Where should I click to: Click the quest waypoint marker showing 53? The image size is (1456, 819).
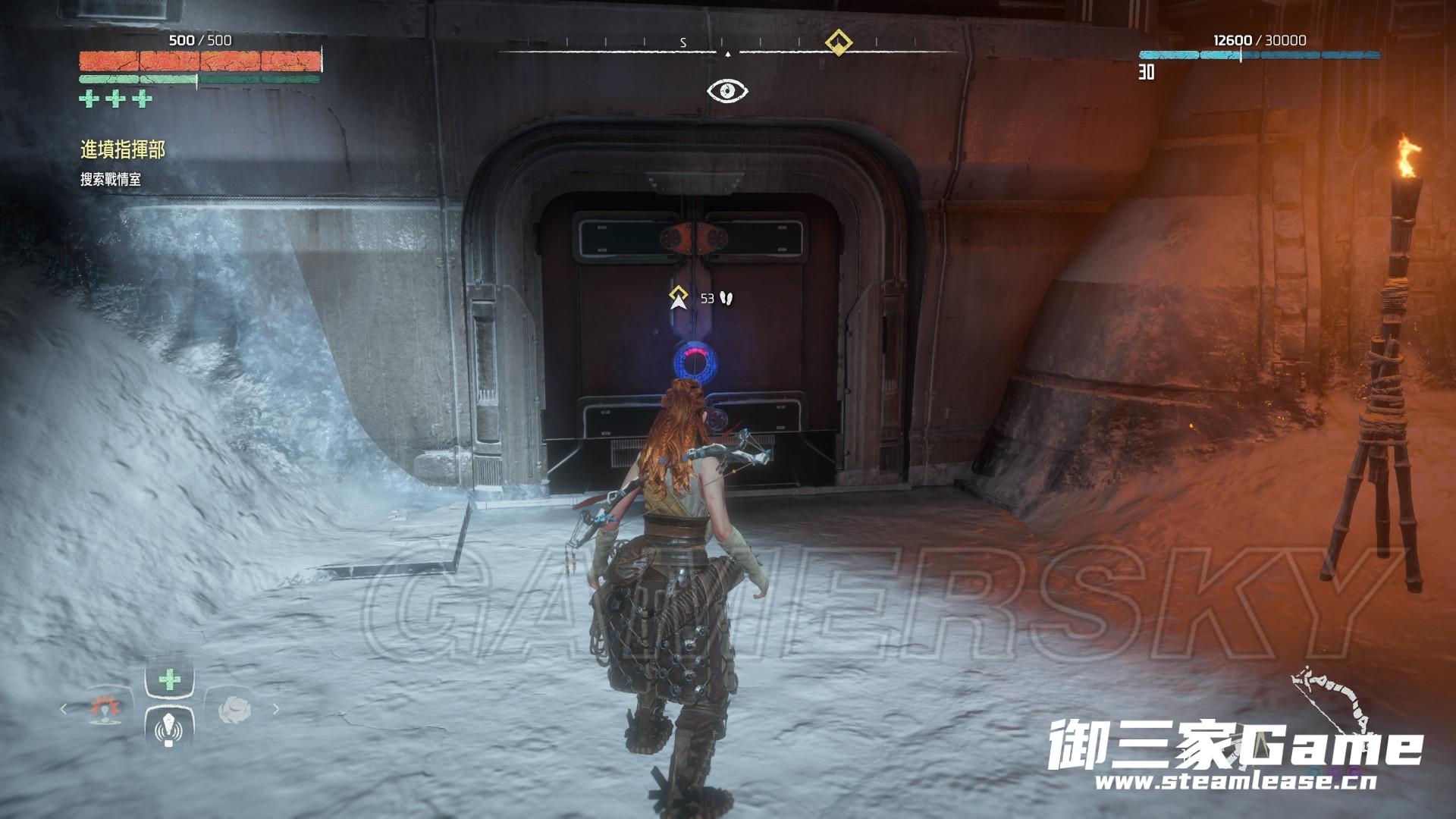678,298
